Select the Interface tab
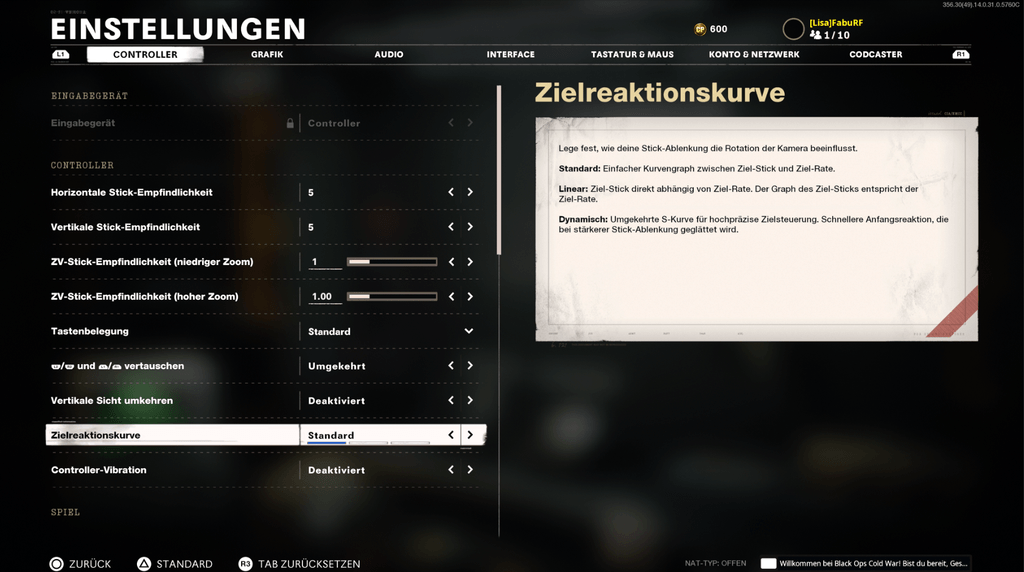Viewport: 1024px width, 572px height. pos(511,55)
